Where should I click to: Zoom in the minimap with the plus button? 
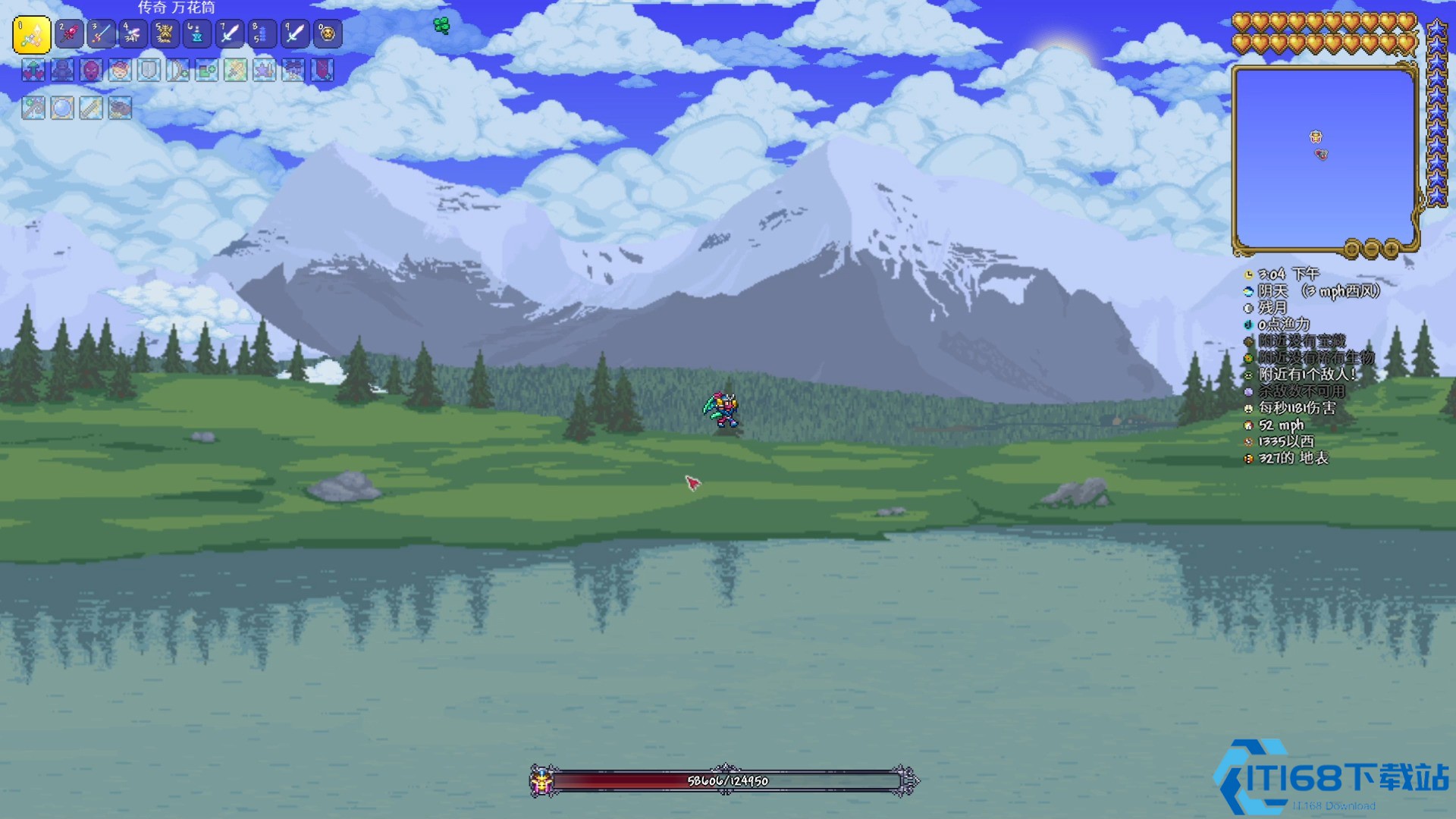1392,249
